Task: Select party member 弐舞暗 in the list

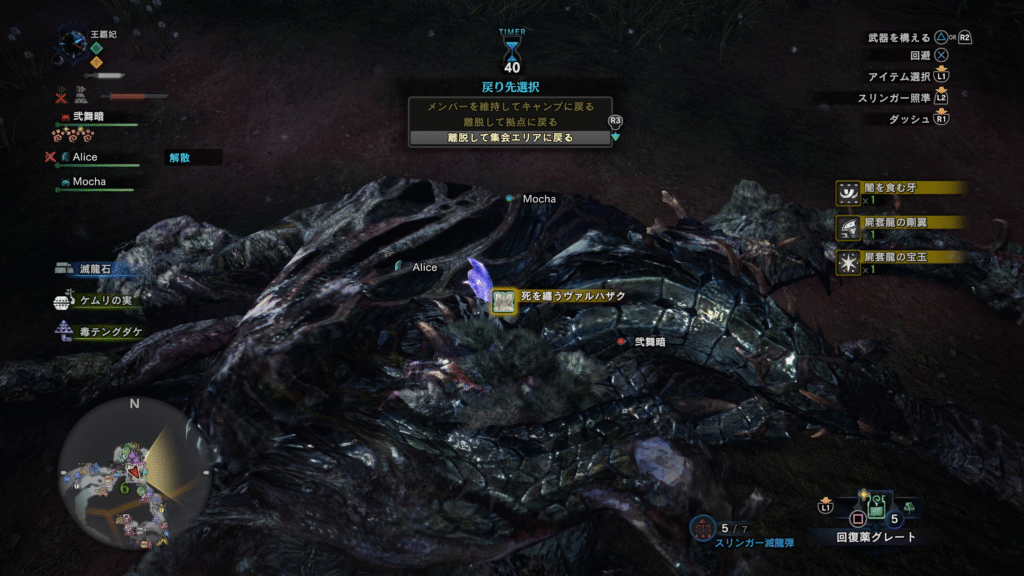Action: [88, 117]
